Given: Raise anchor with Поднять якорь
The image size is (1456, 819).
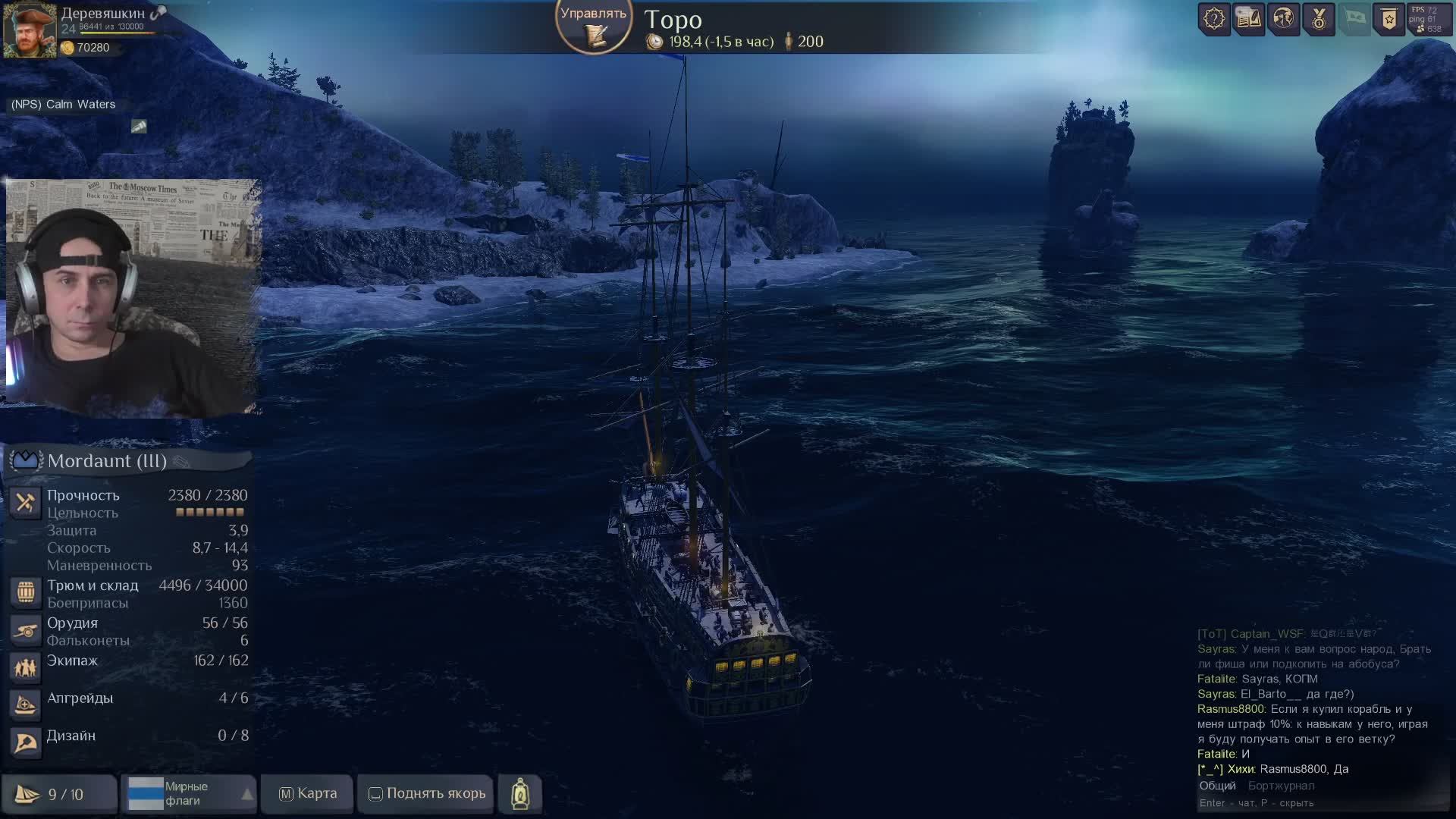Looking at the screenshot, I should point(426,793).
